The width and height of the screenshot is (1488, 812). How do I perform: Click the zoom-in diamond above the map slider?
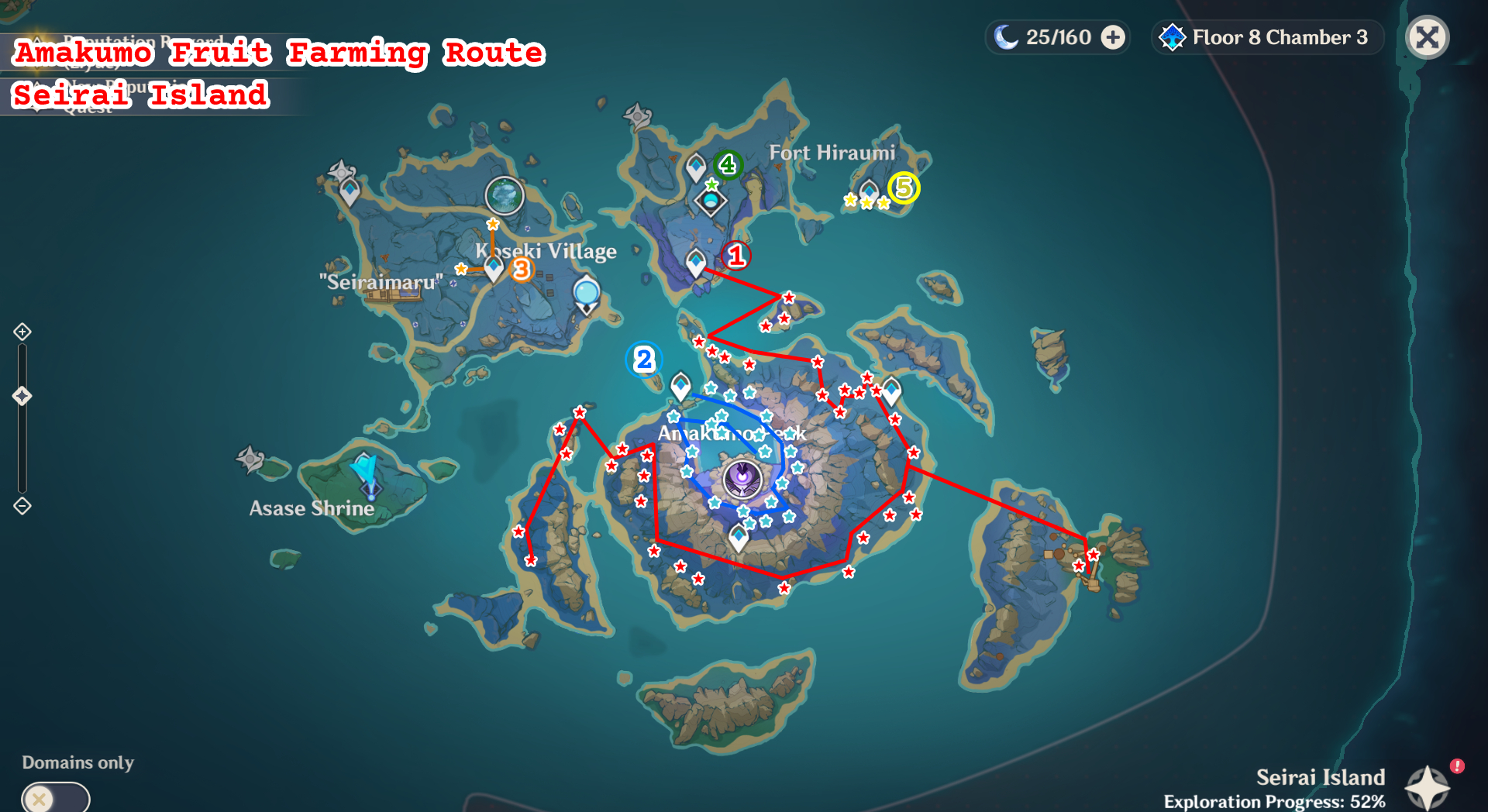pos(22,331)
